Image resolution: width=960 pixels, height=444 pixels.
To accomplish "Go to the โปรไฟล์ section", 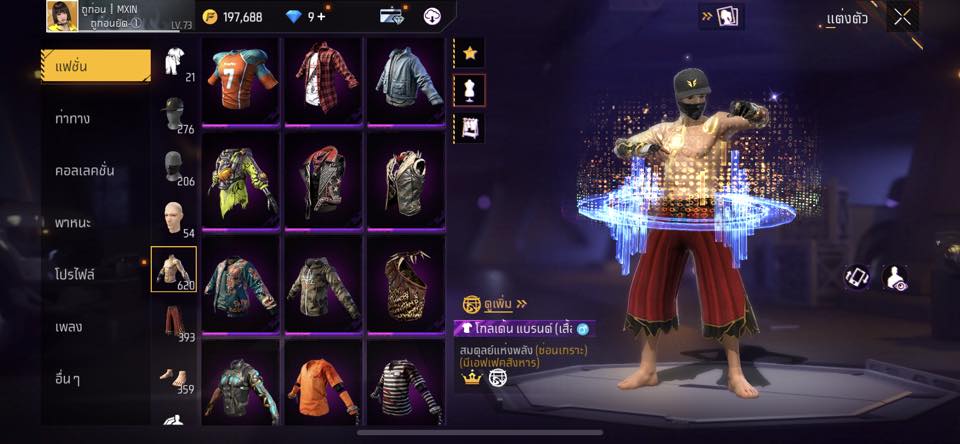I will 76,274.
